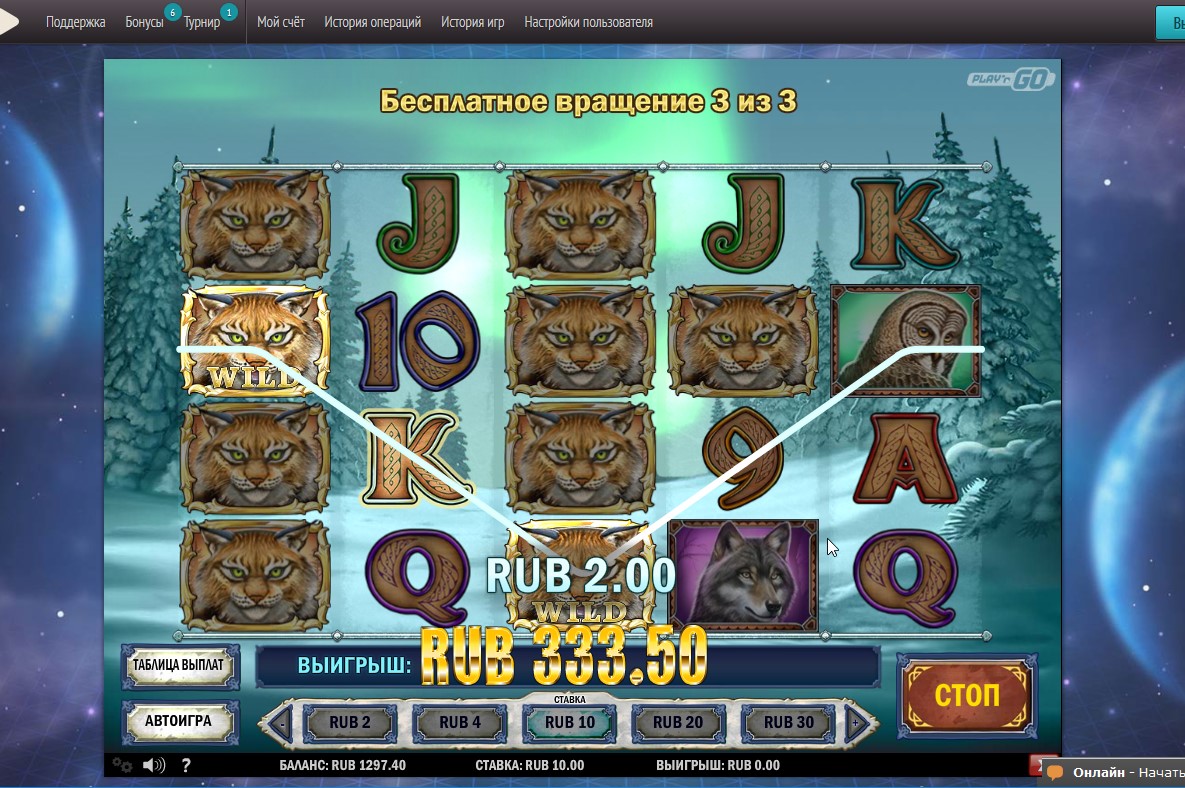Viewport: 1185px width, 788px height.
Task: Open the Таблица выплат paytable
Action: (181, 666)
